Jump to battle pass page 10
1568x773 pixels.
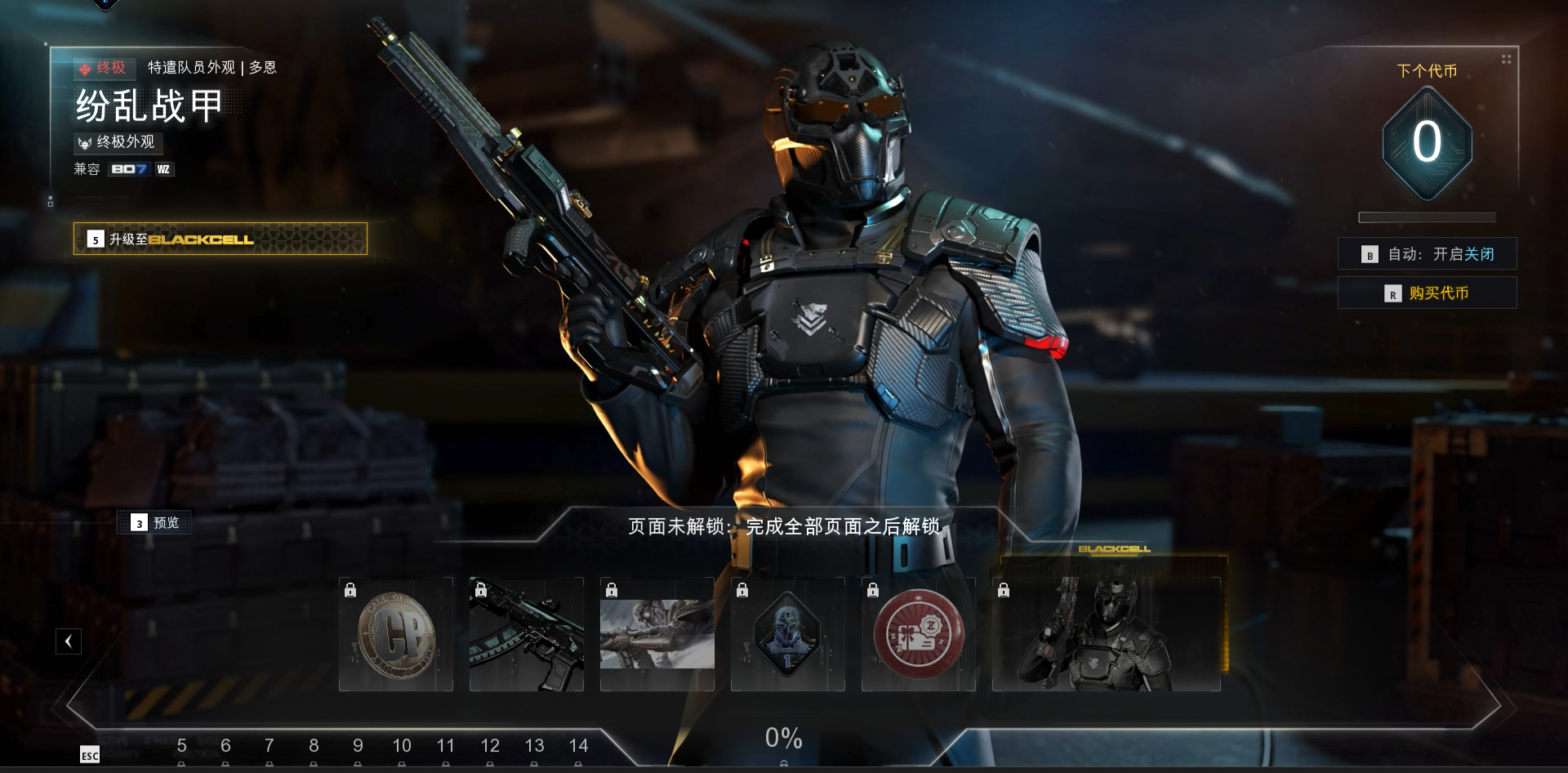coord(402,746)
